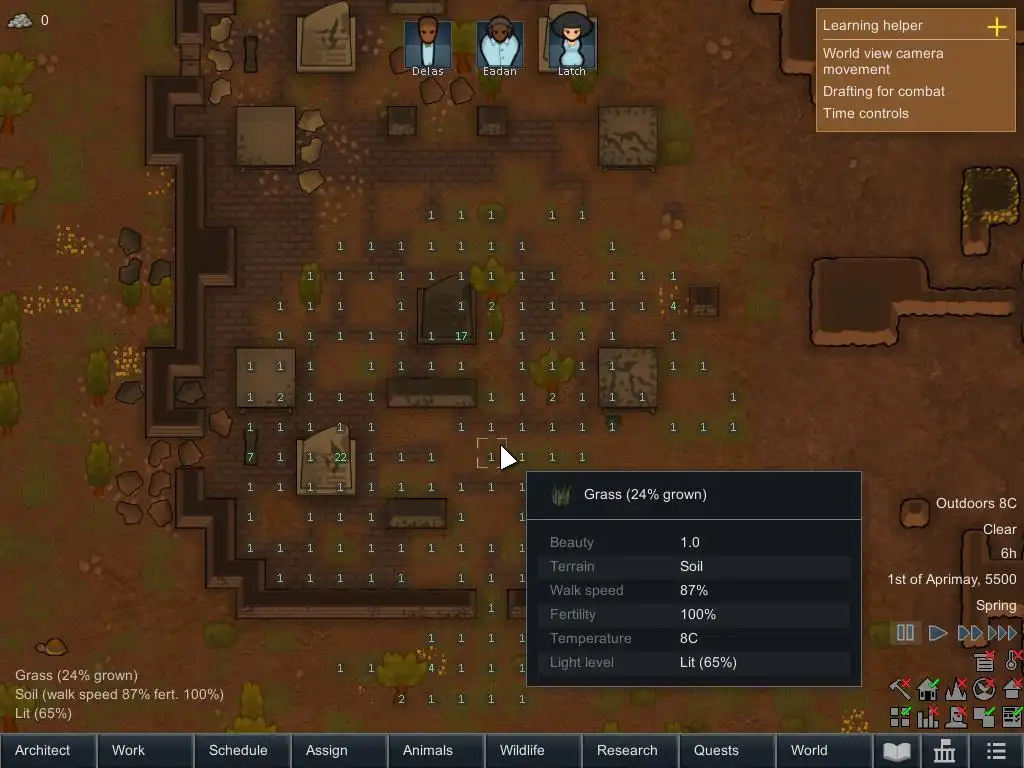Open the main menu list icon

[x=995, y=751]
